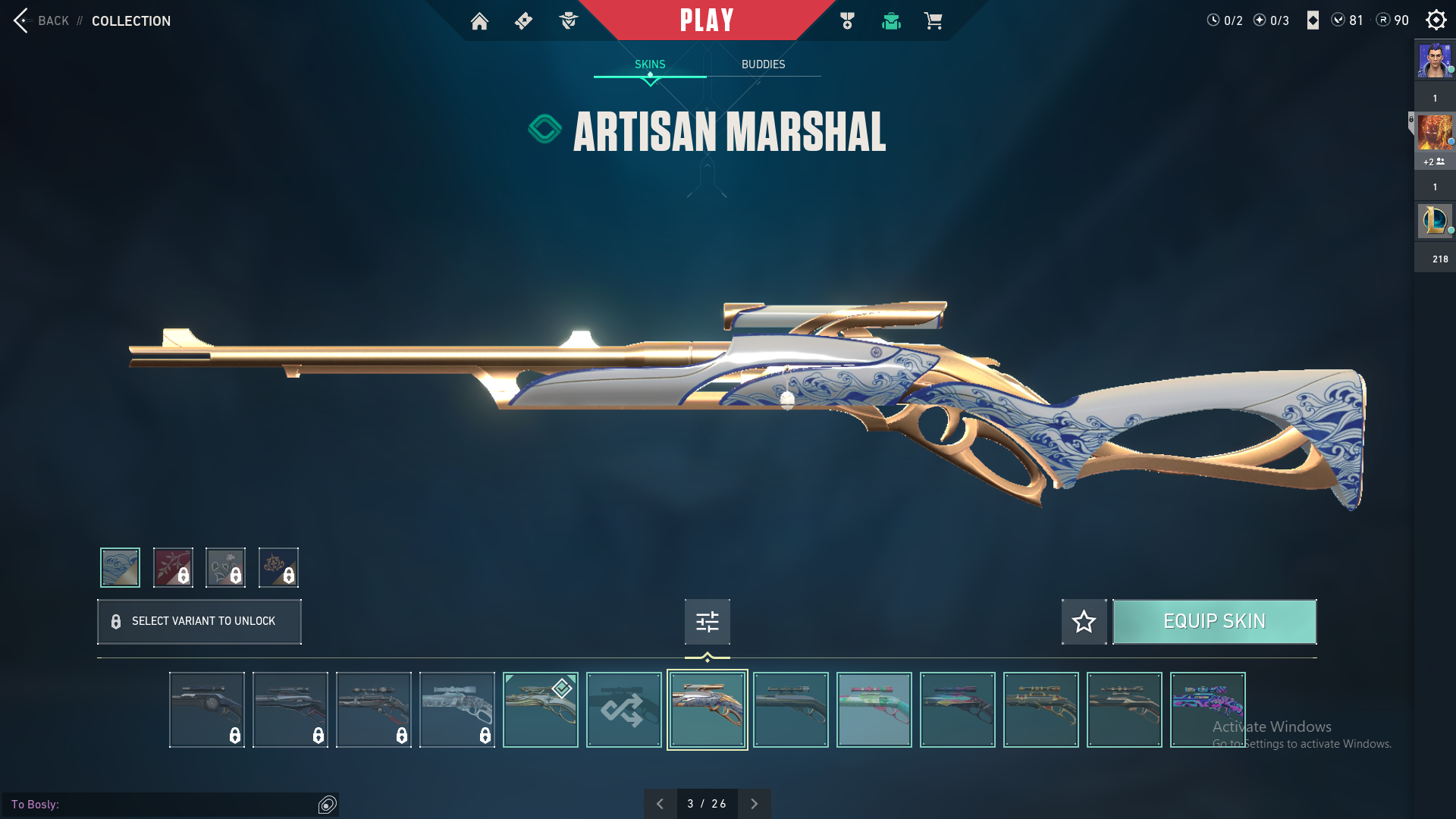The image size is (1456, 819).
Task: Start matchmaking with the PLAY button
Action: 706,20
